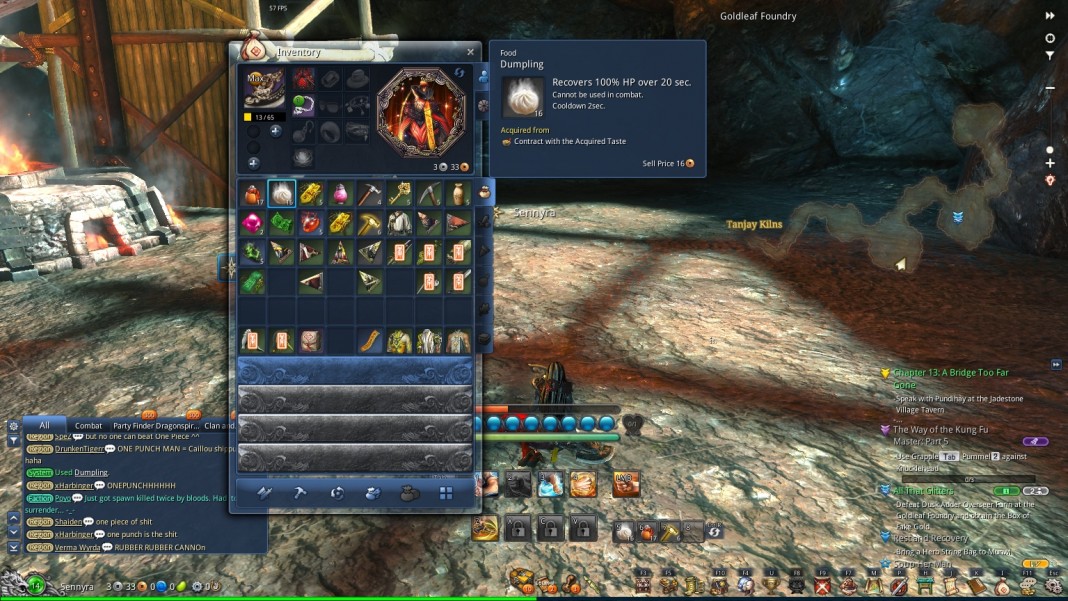Select the pink potion bottle in inventory
The width and height of the screenshot is (1068, 601).
pos(341,193)
